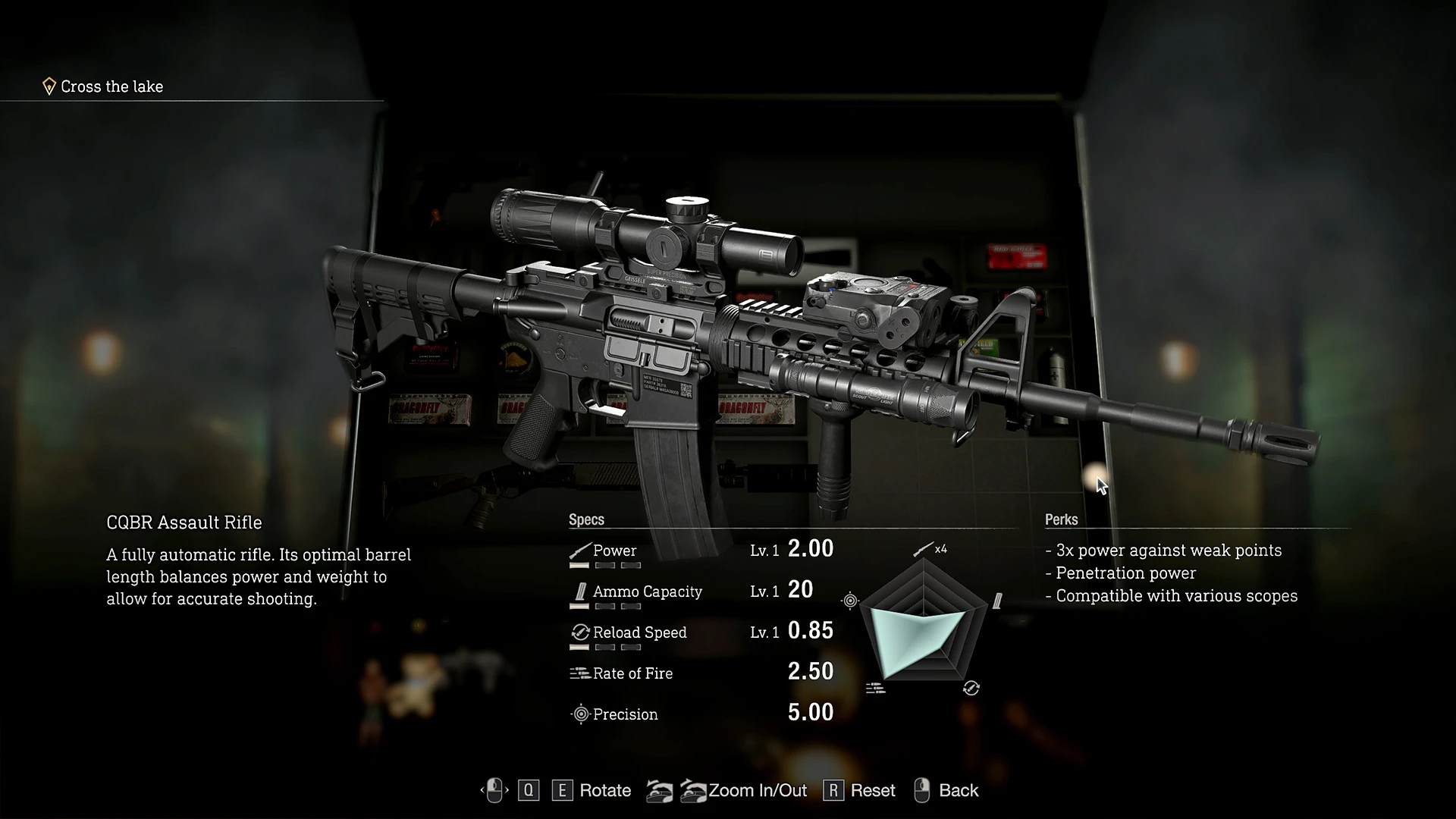This screenshot has width=1456, height=819.
Task: Open the Cross the lake objective tracker
Action: pyautogui.click(x=111, y=86)
